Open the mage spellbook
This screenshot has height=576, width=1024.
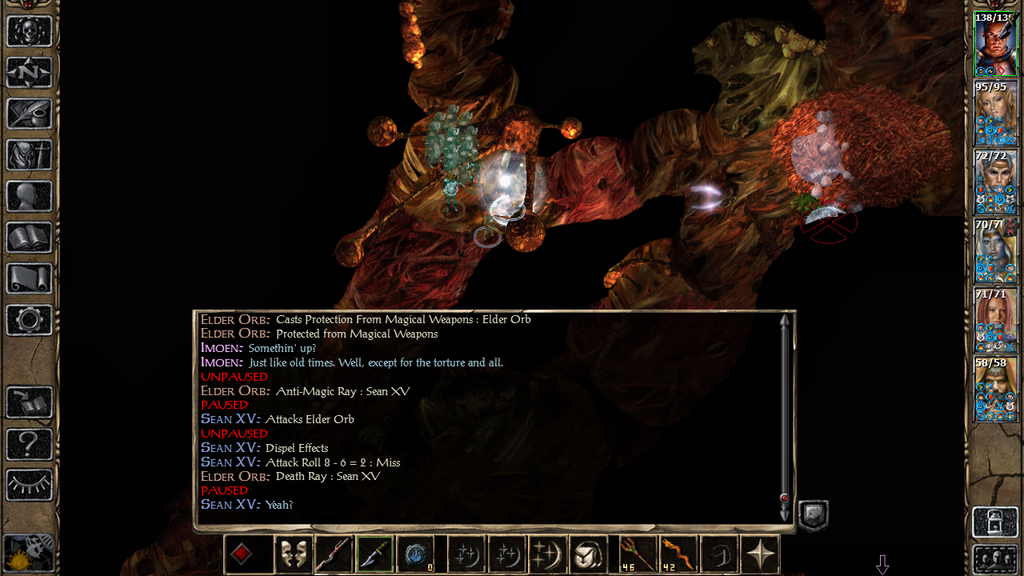(29, 237)
